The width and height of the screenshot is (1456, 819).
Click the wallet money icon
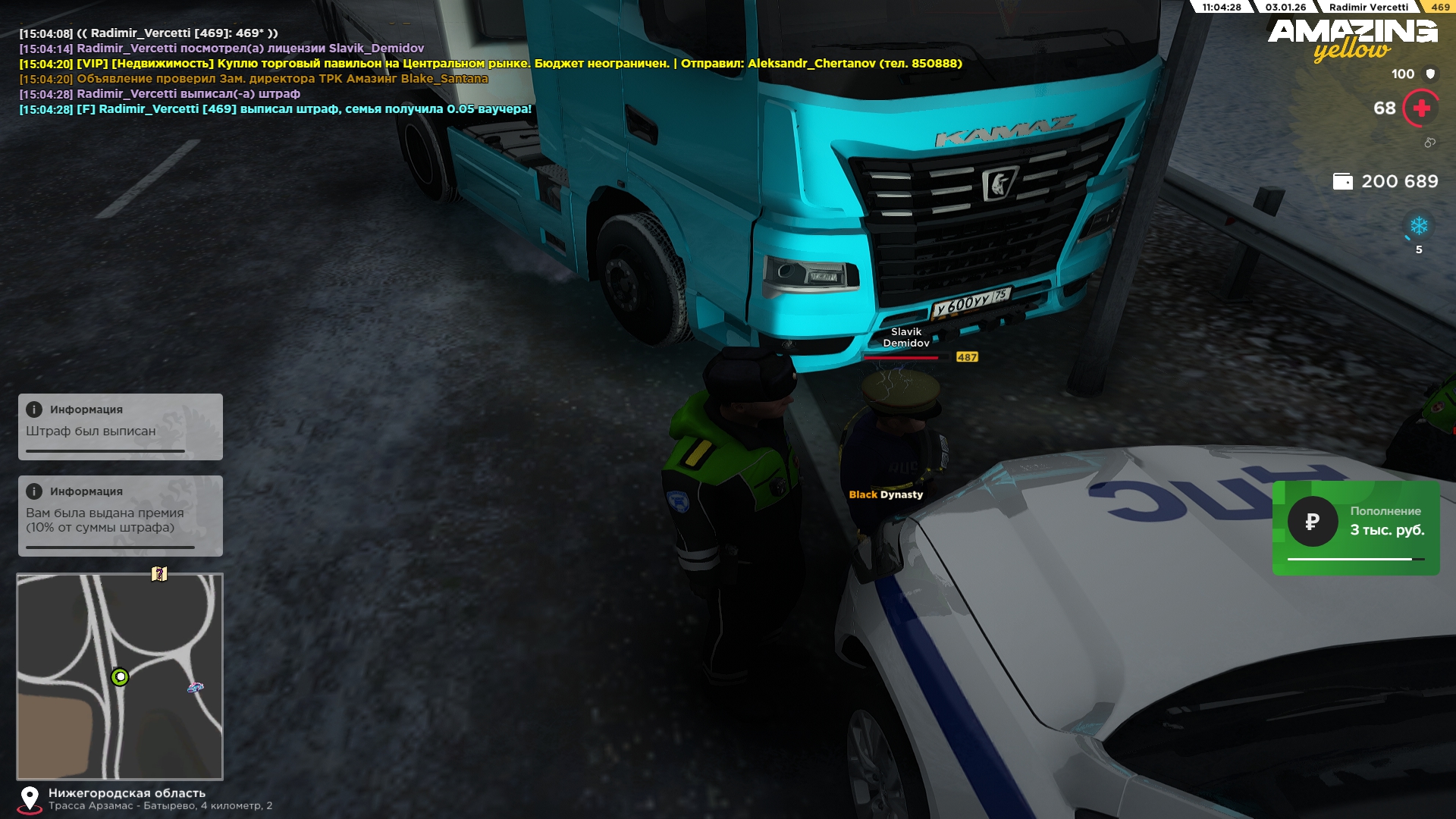click(x=1342, y=182)
